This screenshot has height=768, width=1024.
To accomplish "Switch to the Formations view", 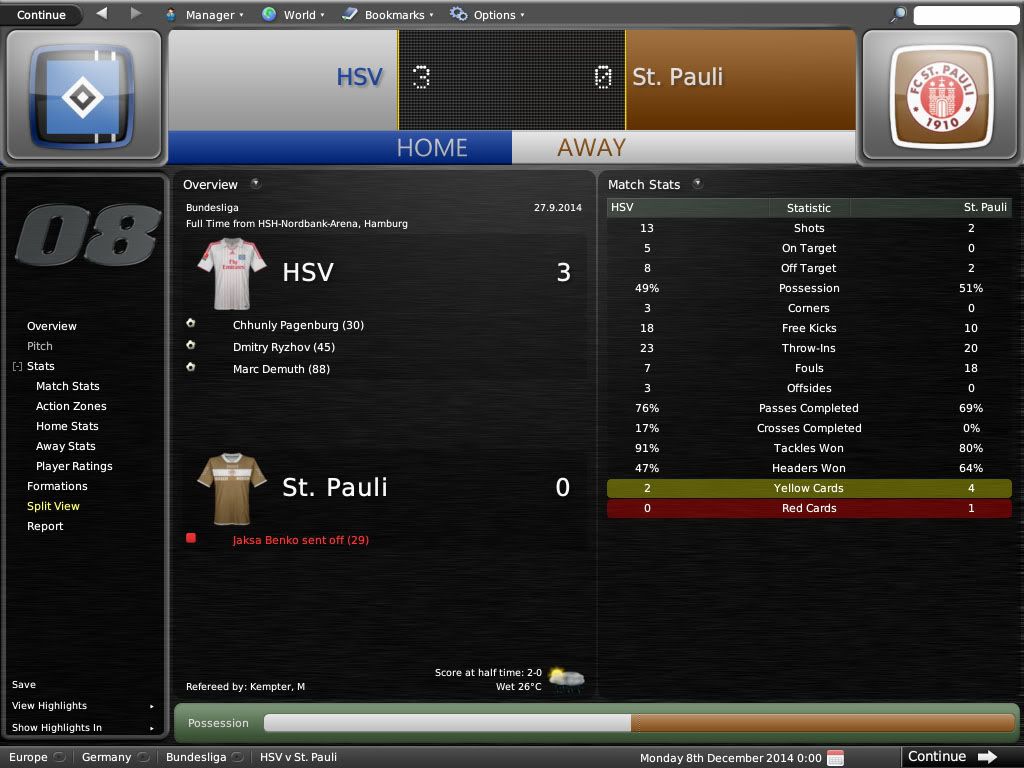I will [x=57, y=486].
